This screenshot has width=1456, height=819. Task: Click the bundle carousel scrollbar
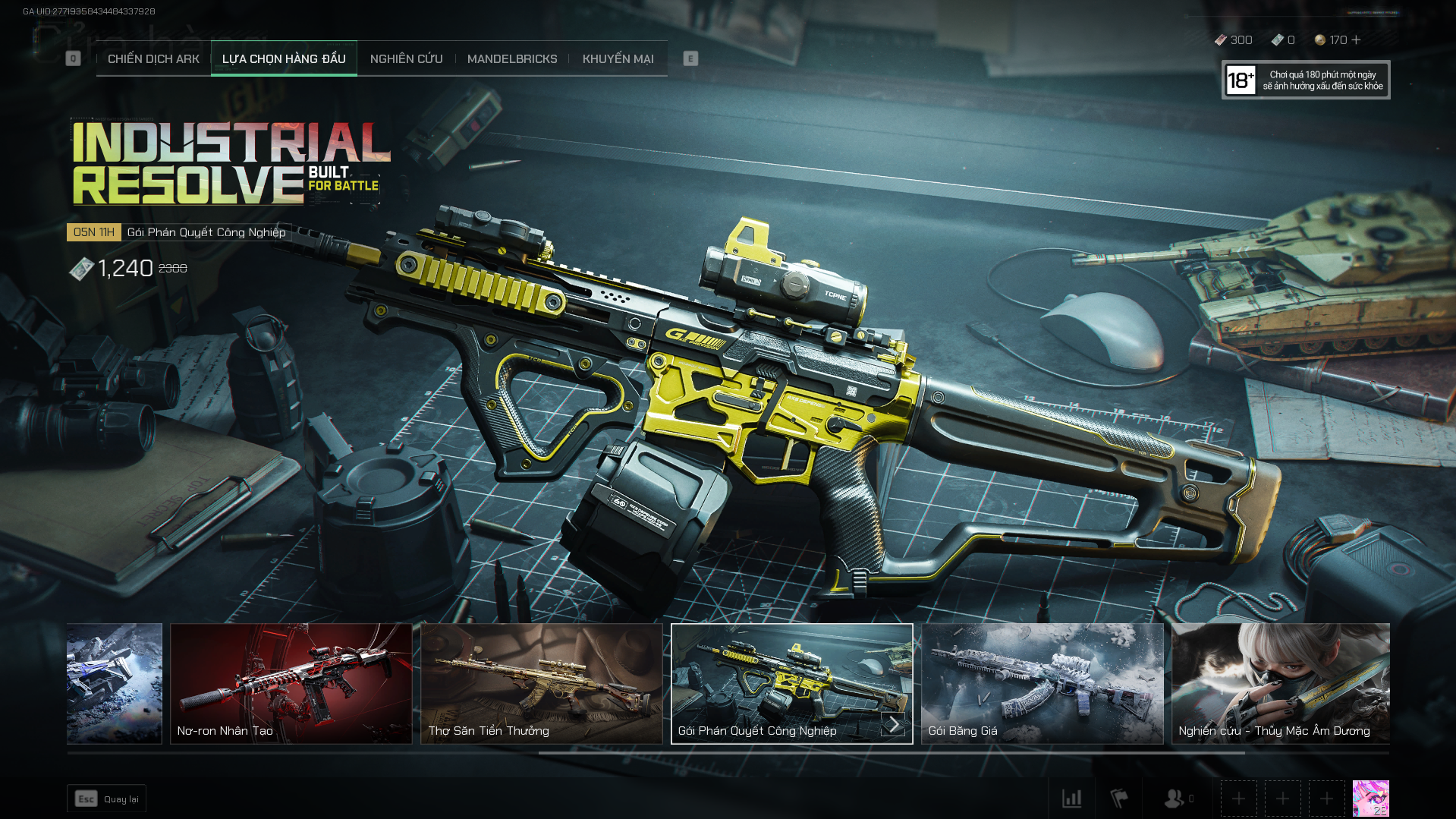coord(892,753)
